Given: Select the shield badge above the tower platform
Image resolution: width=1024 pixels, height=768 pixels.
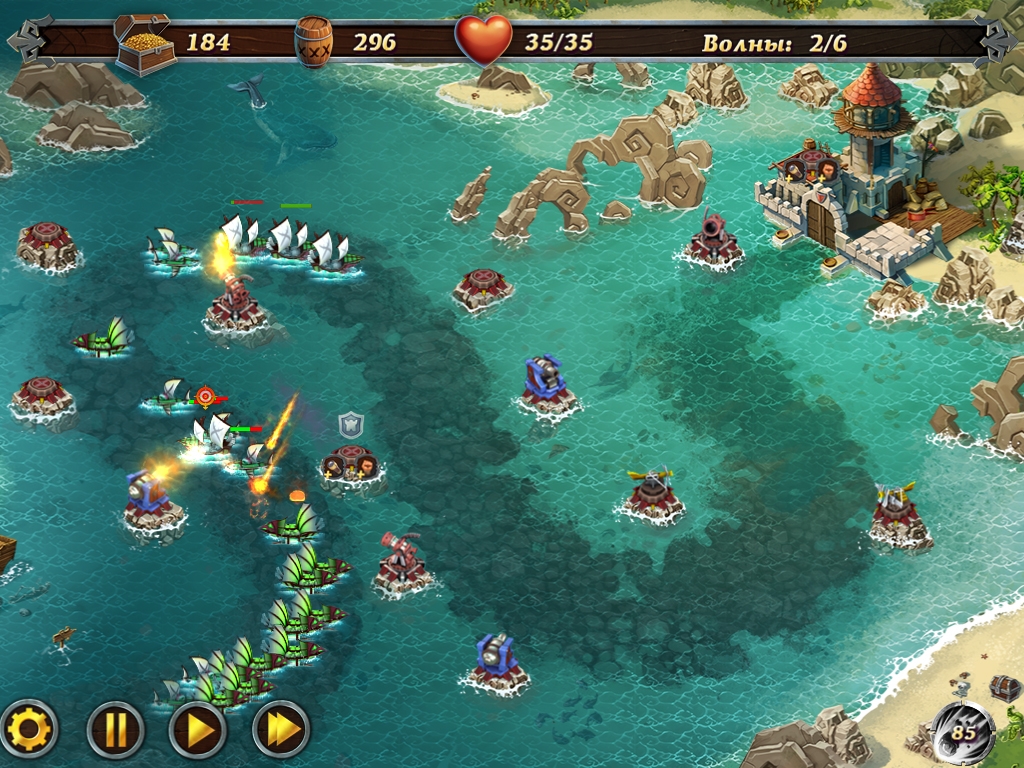Looking at the screenshot, I should (x=350, y=425).
